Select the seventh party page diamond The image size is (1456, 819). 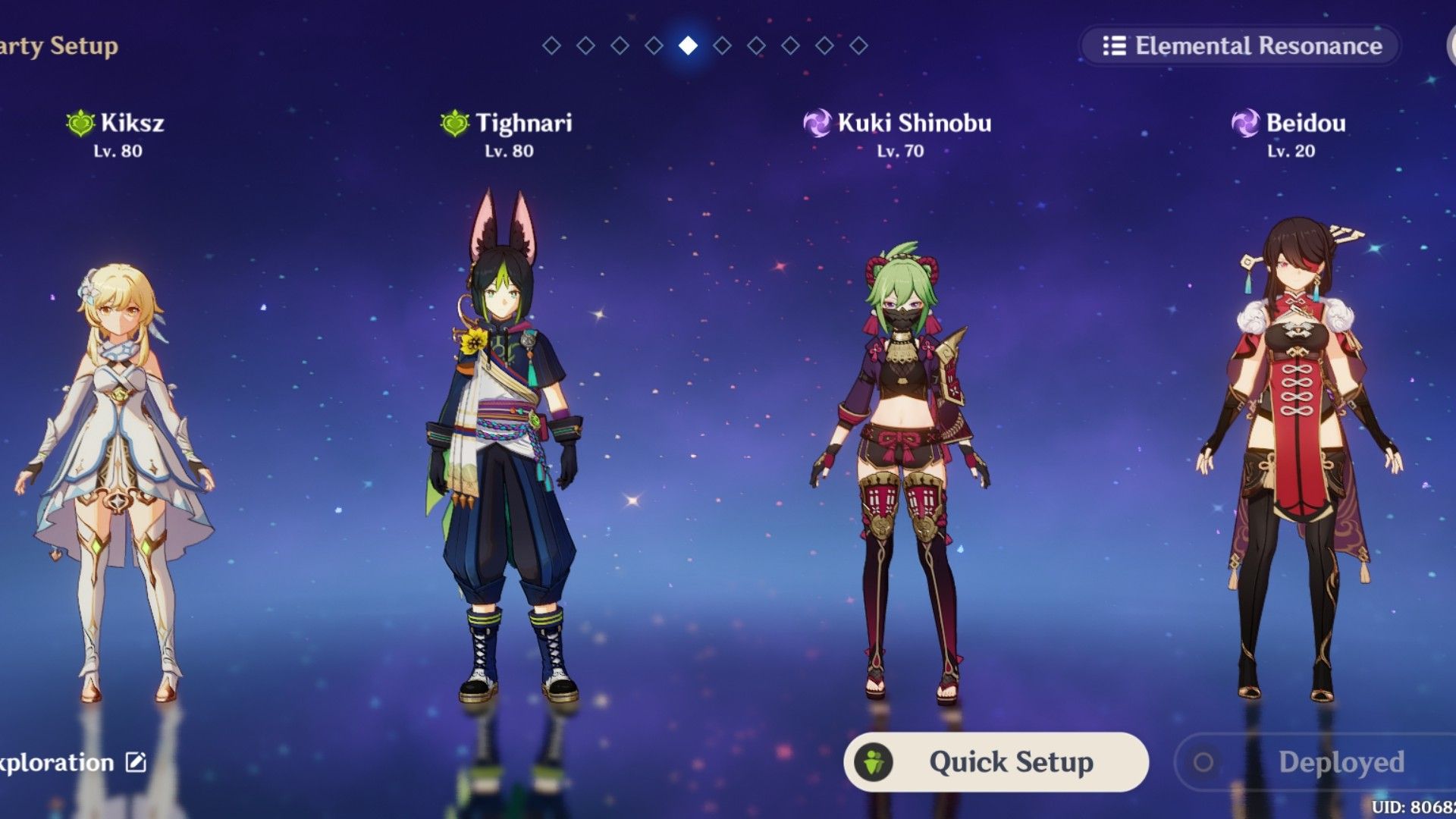[x=755, y=45]
